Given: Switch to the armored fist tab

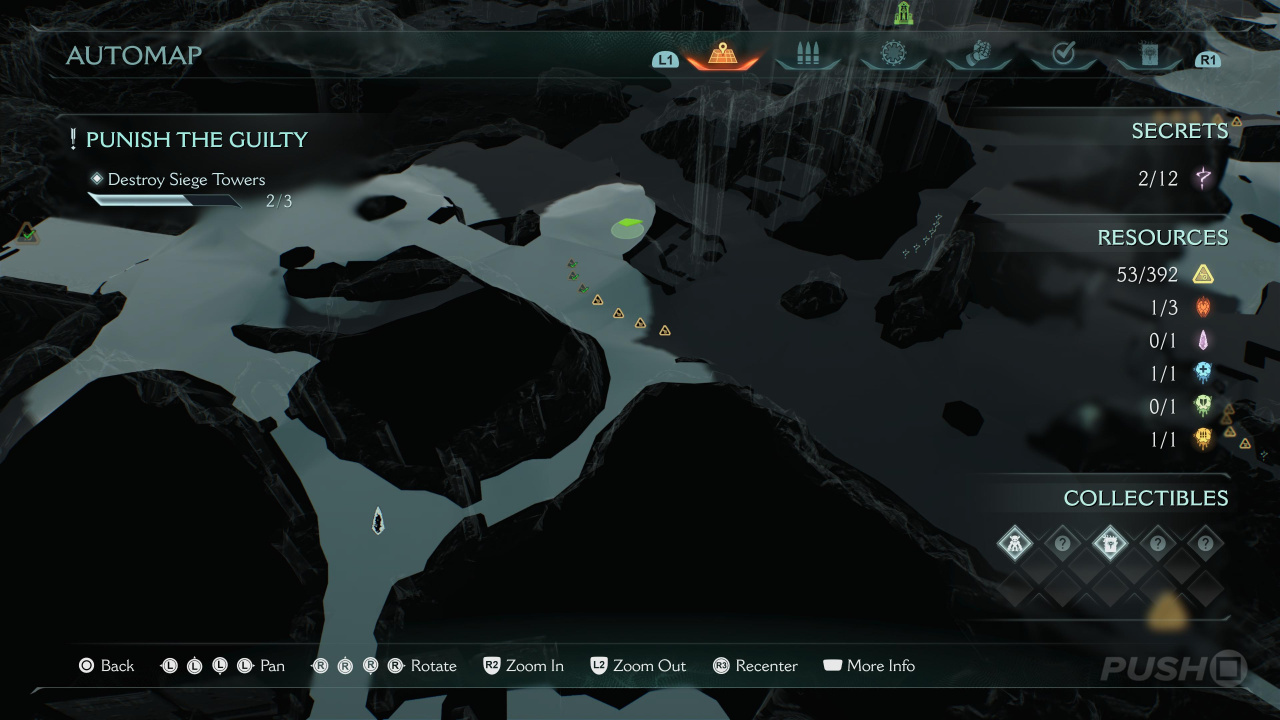Looking at the screenshot, I should click(978, 54).
